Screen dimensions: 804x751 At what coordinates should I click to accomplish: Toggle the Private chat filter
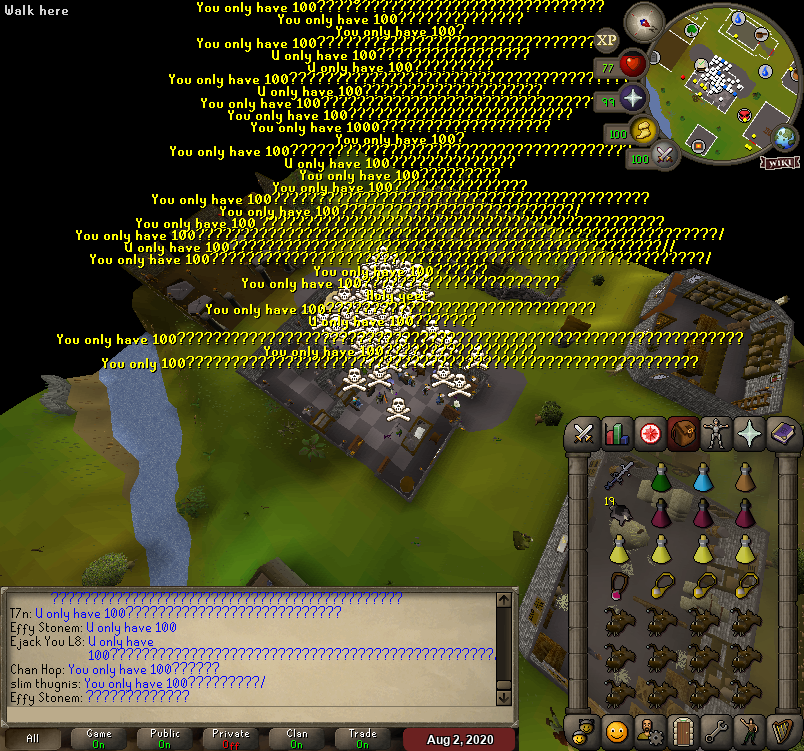point(231,738)
